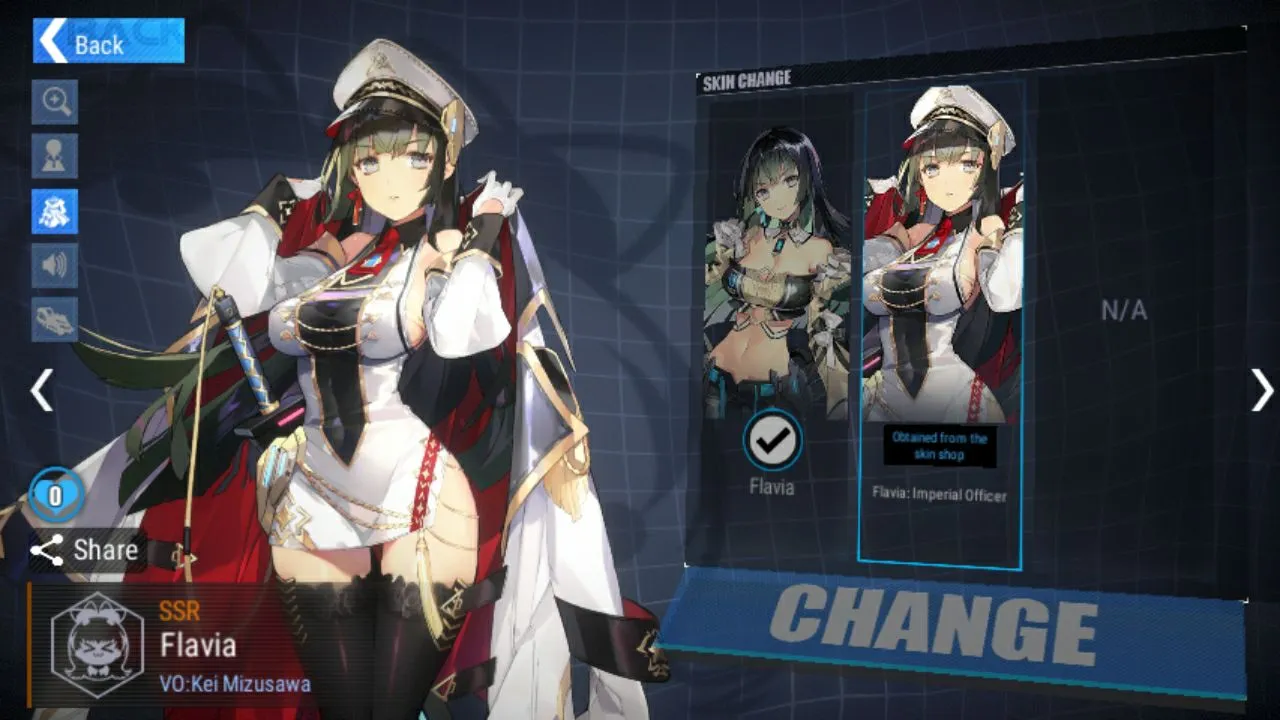The height and width of the screenshot is (720, 1280).
Task: Show the next character with right arrow
Action: pos(1262,390)
